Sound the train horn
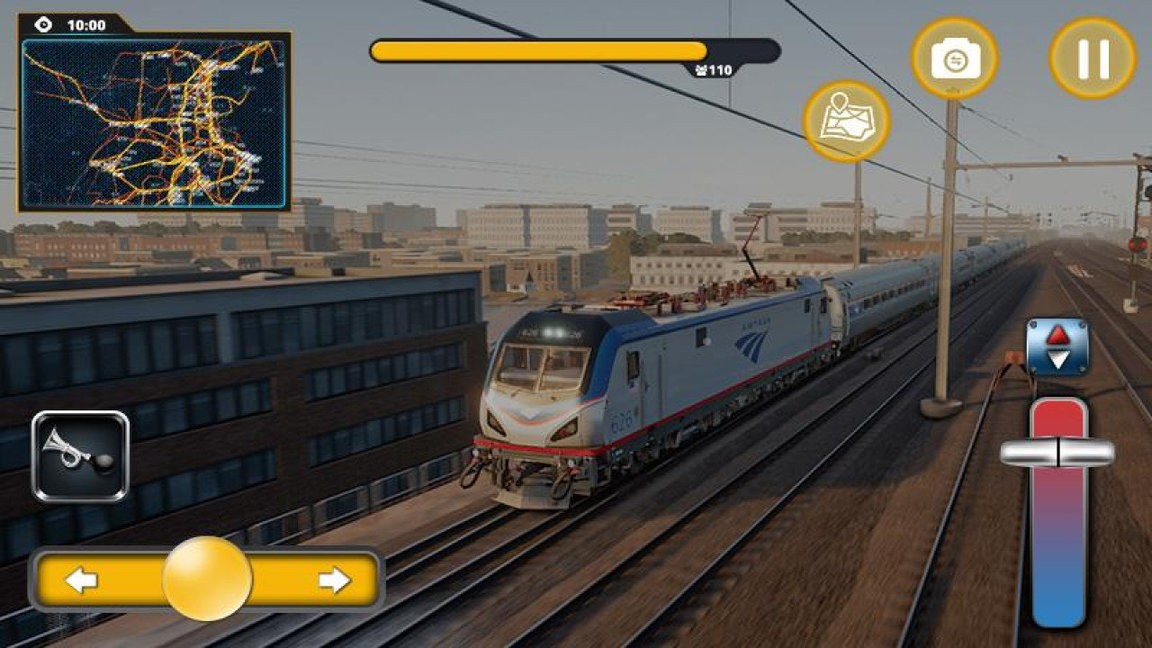The width and height of the screenshot is (1152, 648). click(80, 456)
